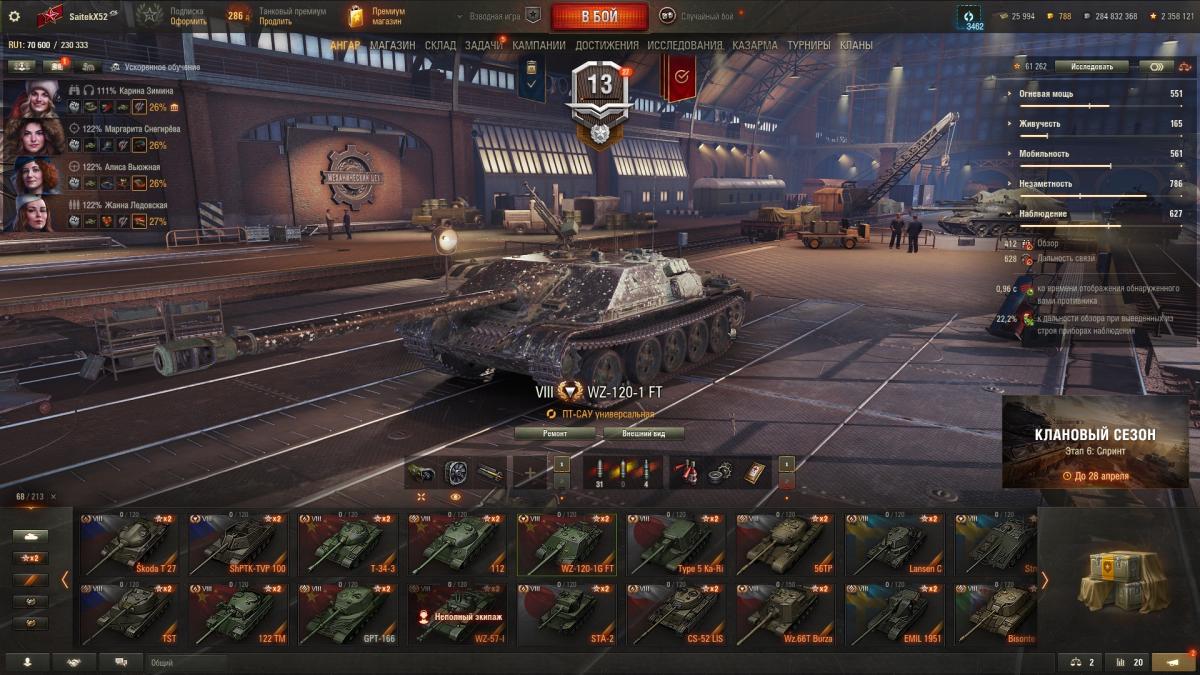Open the settings gear menu
The height and width of the screenshot is (675, 1200).
14,16
